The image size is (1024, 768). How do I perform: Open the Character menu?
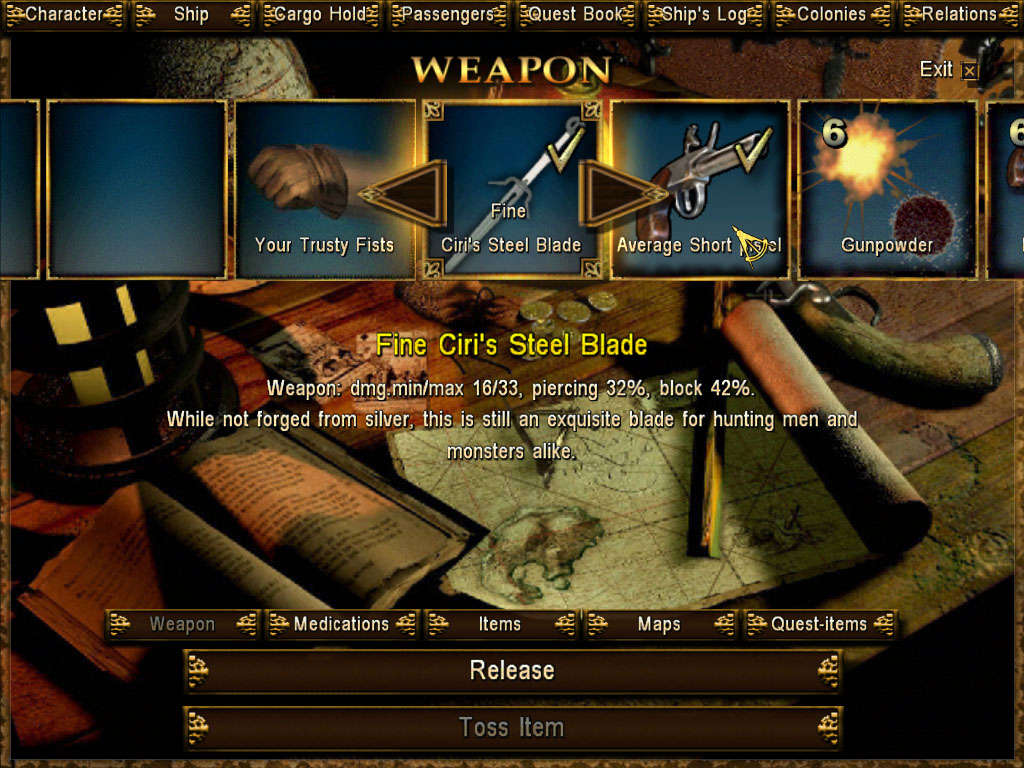coord(62,14)
